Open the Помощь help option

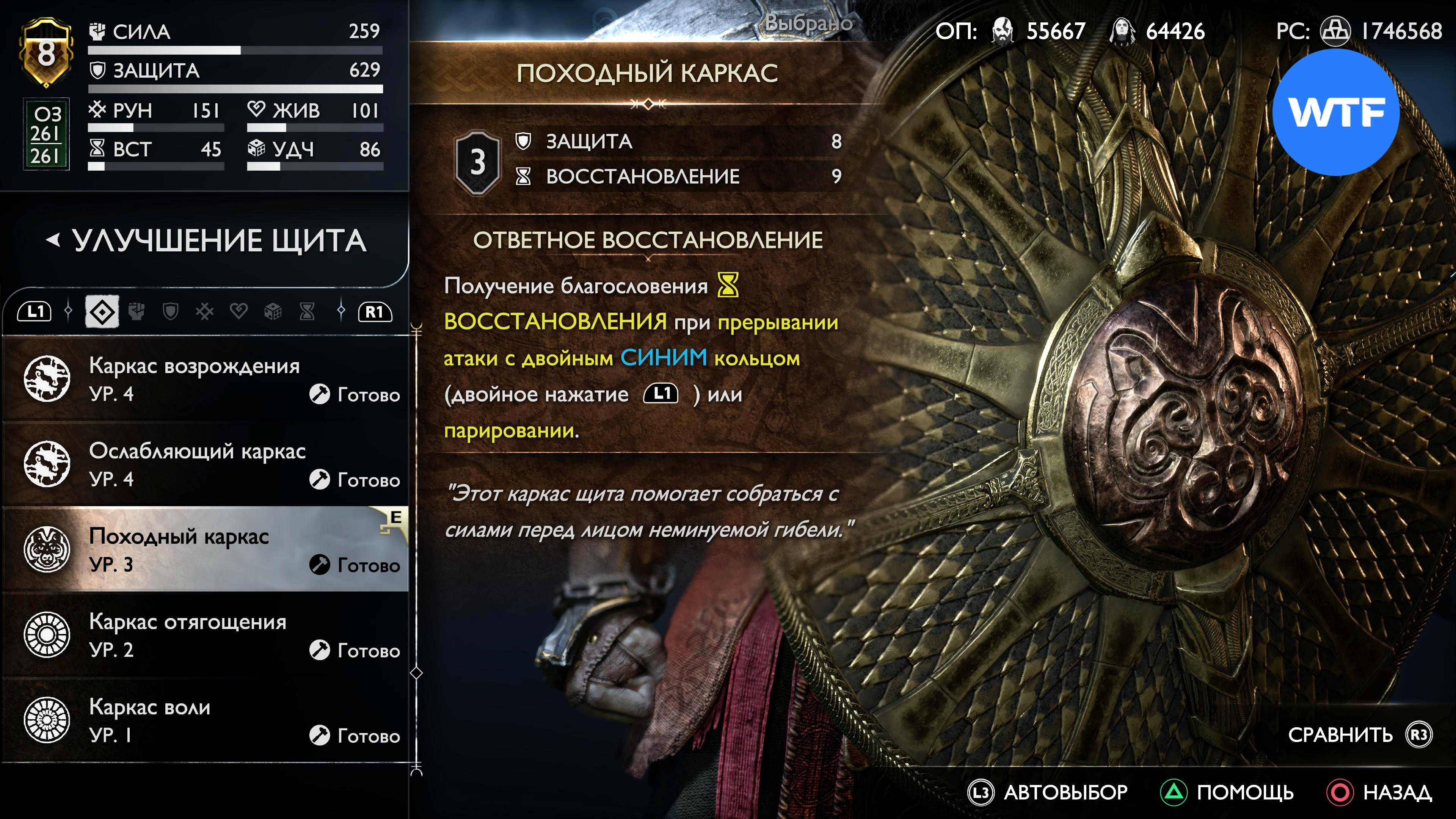(1244, 792)
